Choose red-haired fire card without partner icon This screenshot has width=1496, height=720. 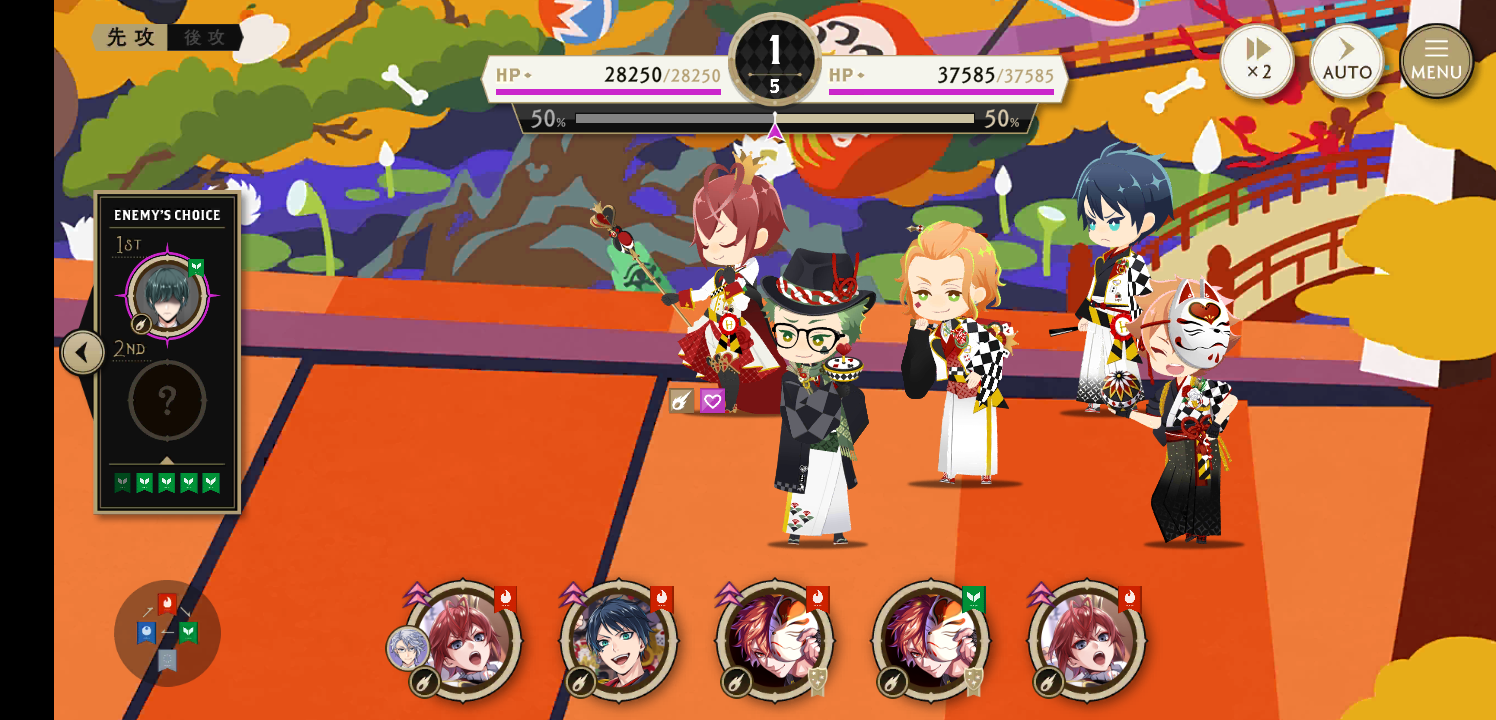coord(1087,639)
